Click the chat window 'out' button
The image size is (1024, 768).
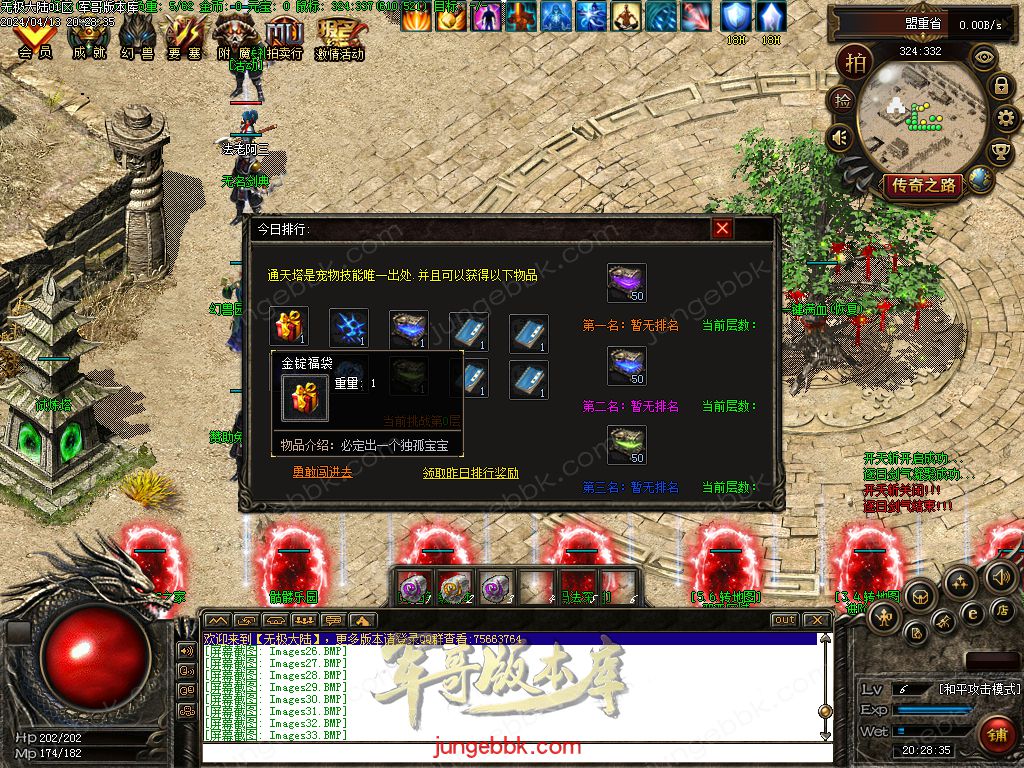coord(785,620)
